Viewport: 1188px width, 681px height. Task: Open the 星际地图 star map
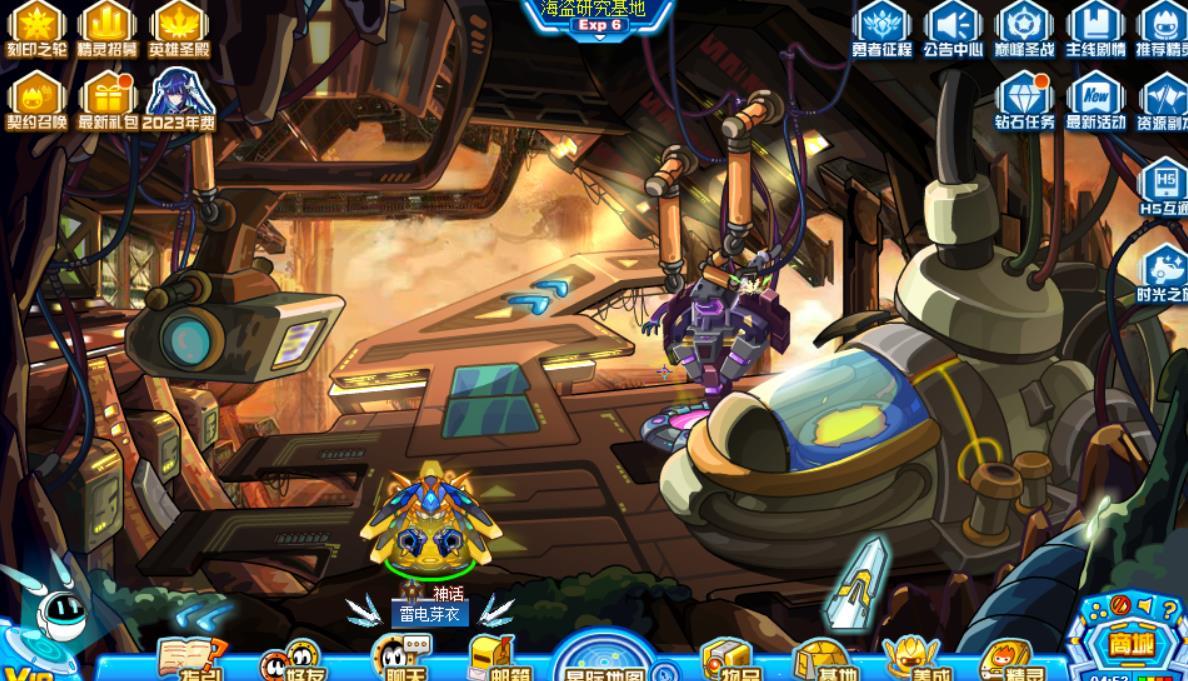(x=604, y=662)
